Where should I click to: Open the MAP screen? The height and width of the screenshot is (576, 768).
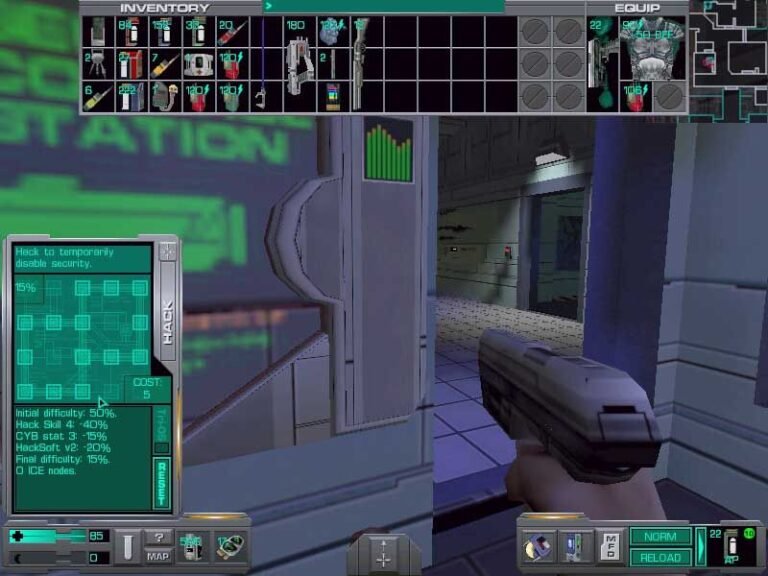pos(158,556)
